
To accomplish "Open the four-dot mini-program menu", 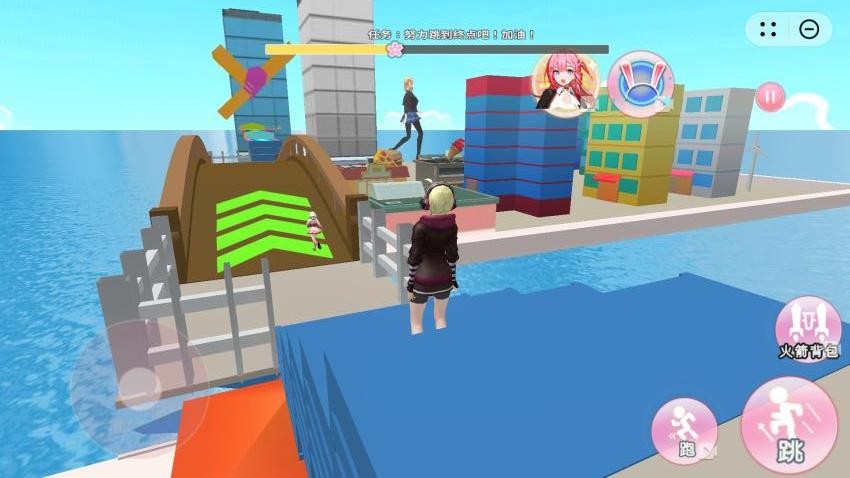I will 768,30.
